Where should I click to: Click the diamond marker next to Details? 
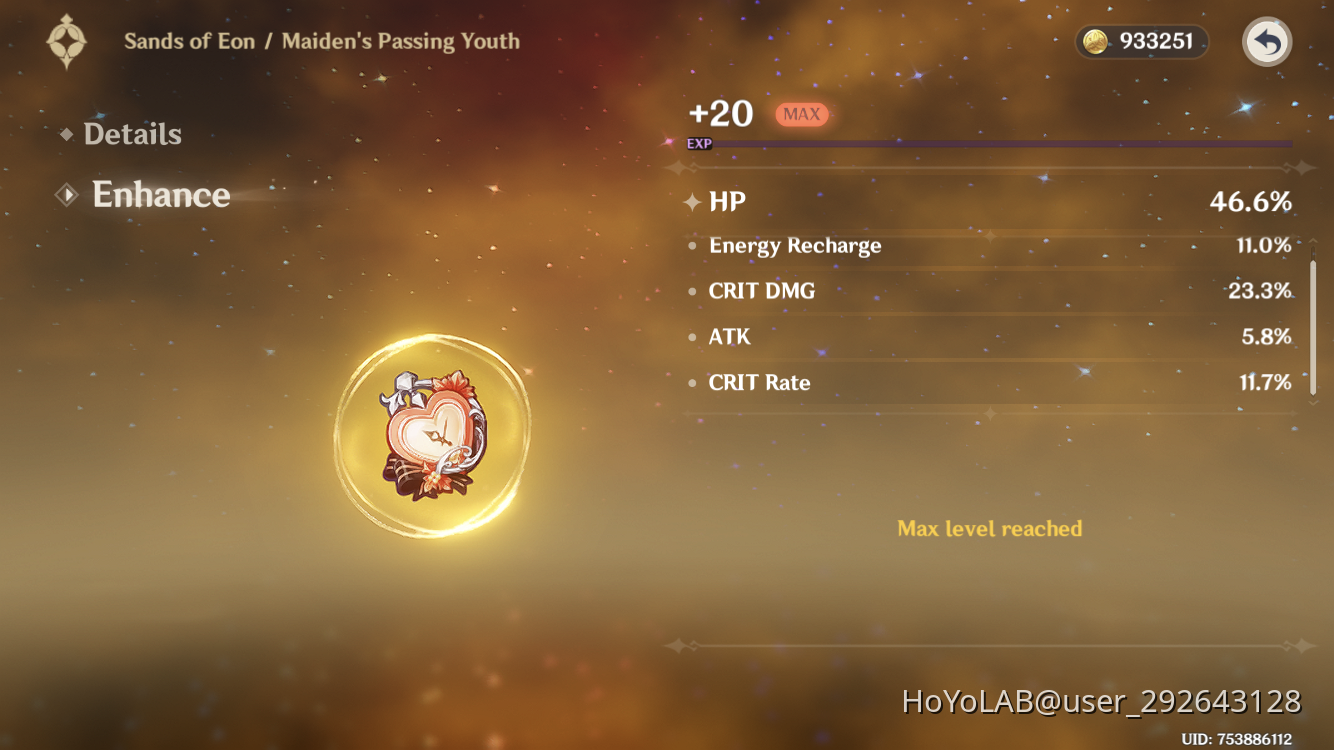click(66, 134)
